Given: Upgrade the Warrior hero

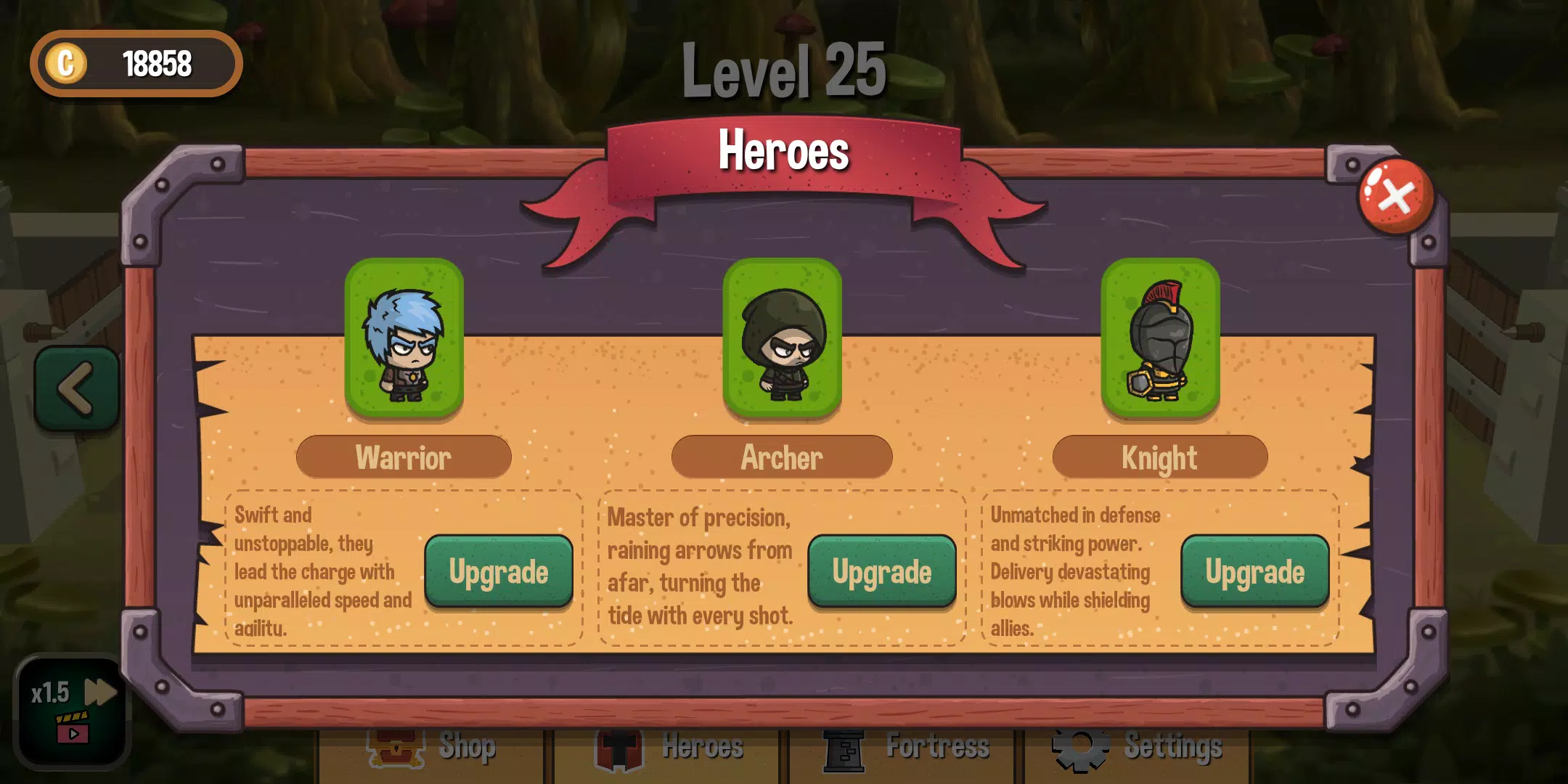Looking at the screenshot, I should (499, 571).
